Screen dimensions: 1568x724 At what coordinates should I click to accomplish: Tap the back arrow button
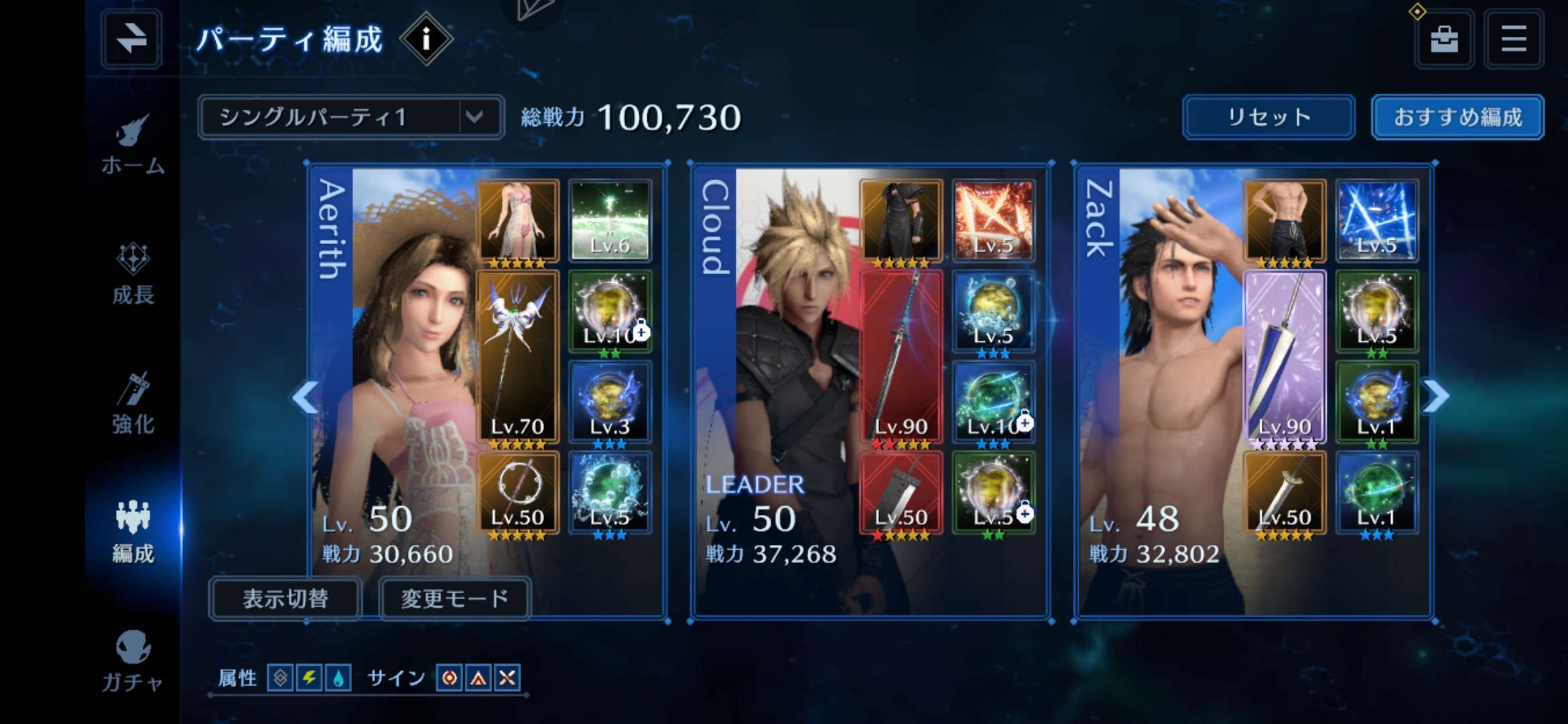click(131, 39)
